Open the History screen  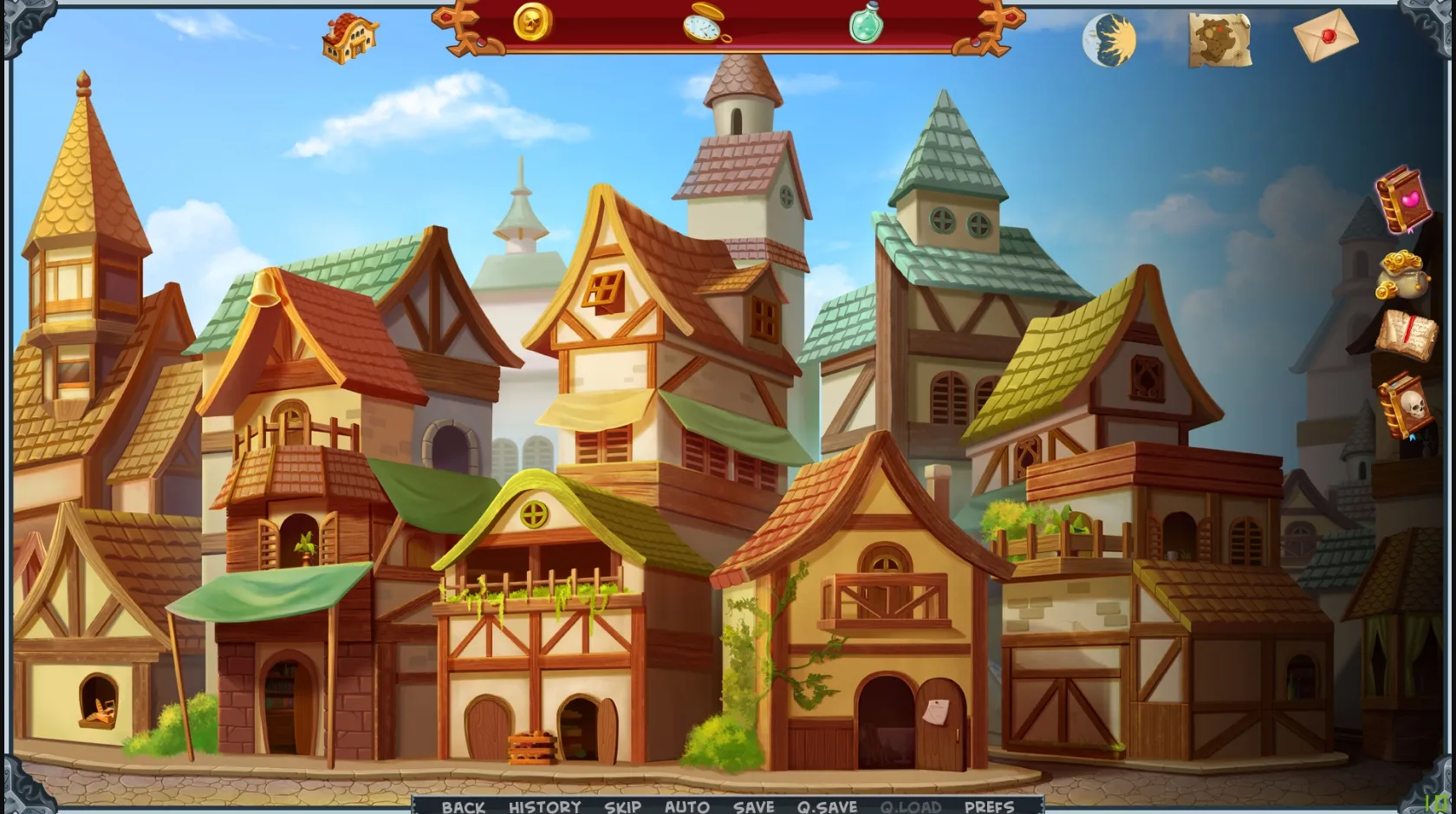click(x=545, y=806)
